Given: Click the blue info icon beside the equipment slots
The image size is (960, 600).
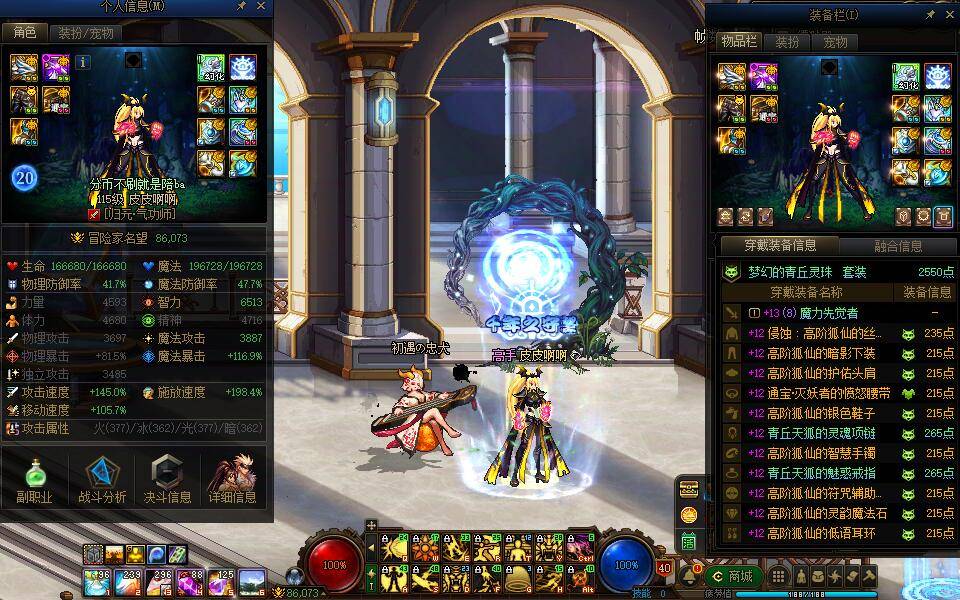Looking at the screenshot, I should (x=83, y=62).
